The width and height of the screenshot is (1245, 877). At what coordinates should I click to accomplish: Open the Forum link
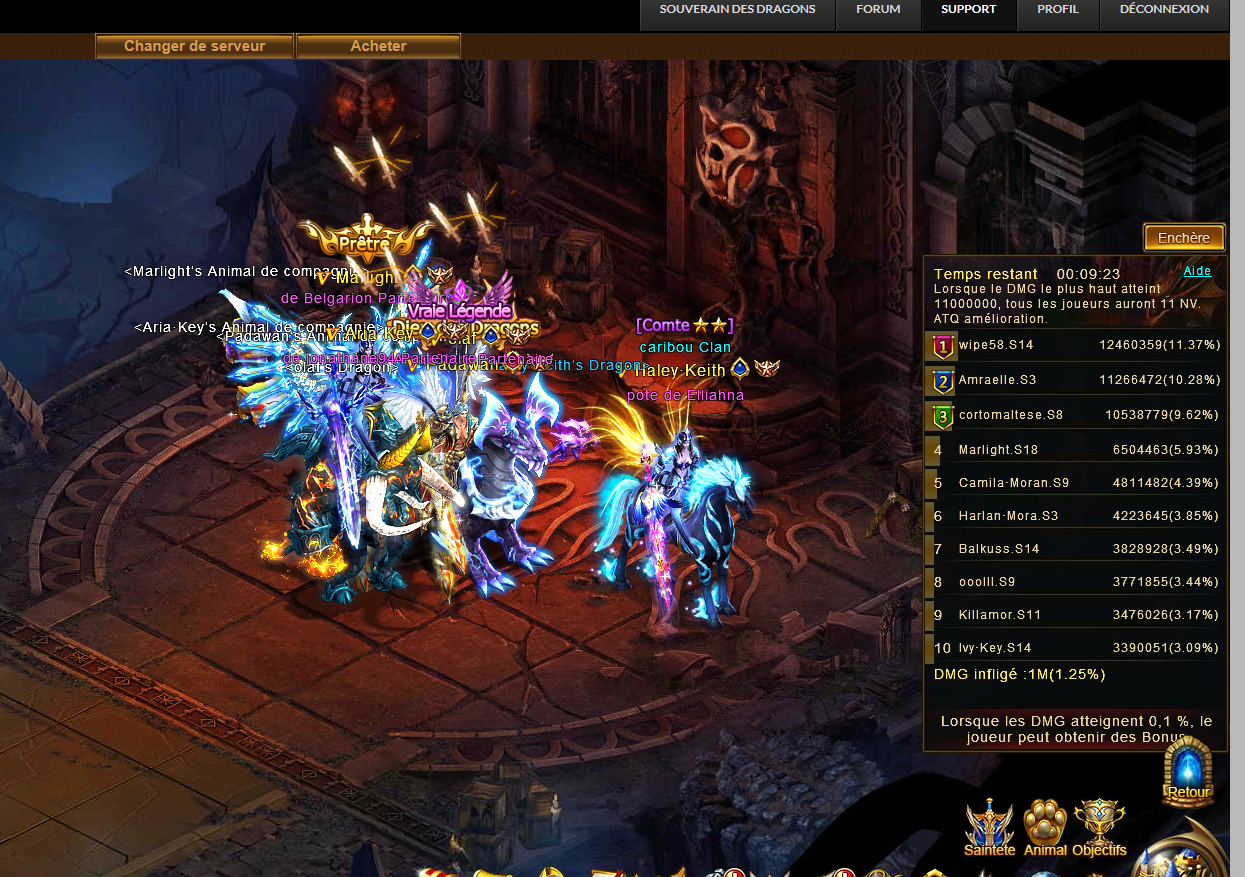878,10
